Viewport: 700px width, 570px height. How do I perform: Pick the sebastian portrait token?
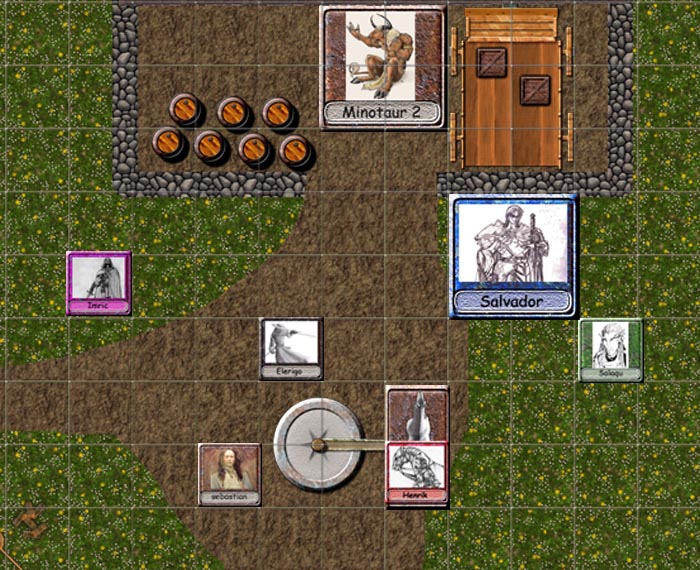coord(229,474)
